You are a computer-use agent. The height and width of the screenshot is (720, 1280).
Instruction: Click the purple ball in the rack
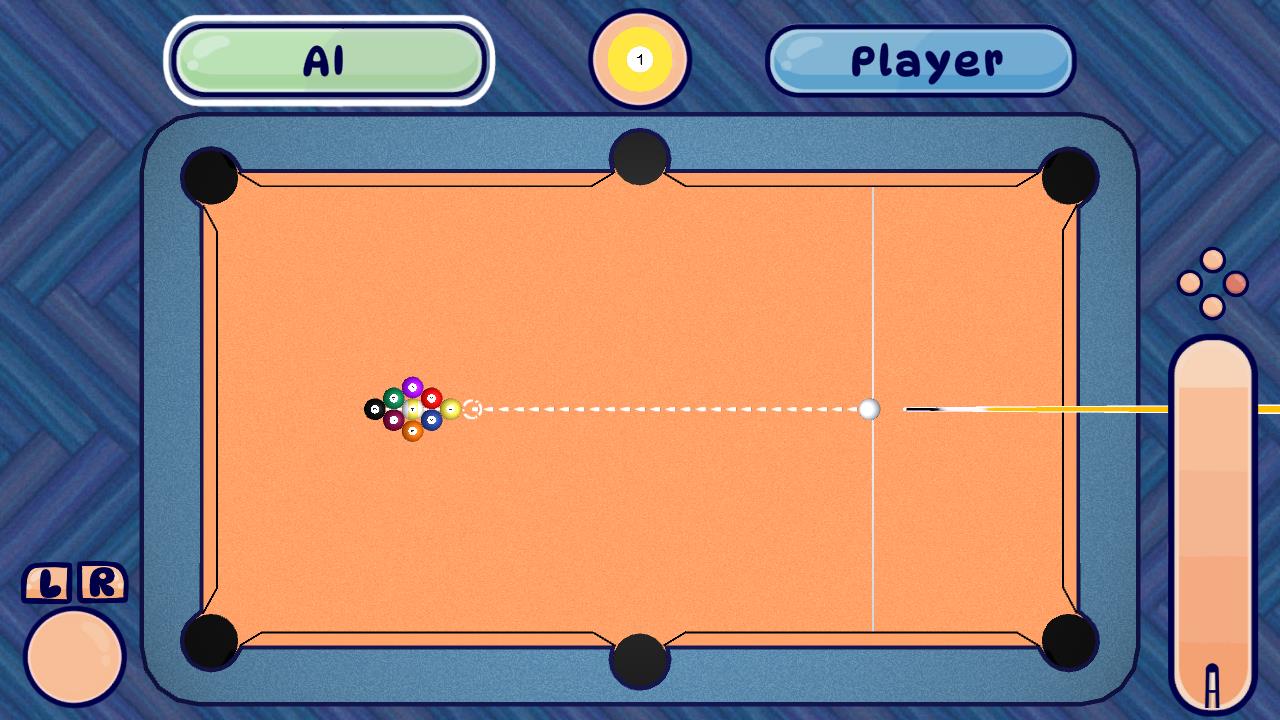coord(411,385)
